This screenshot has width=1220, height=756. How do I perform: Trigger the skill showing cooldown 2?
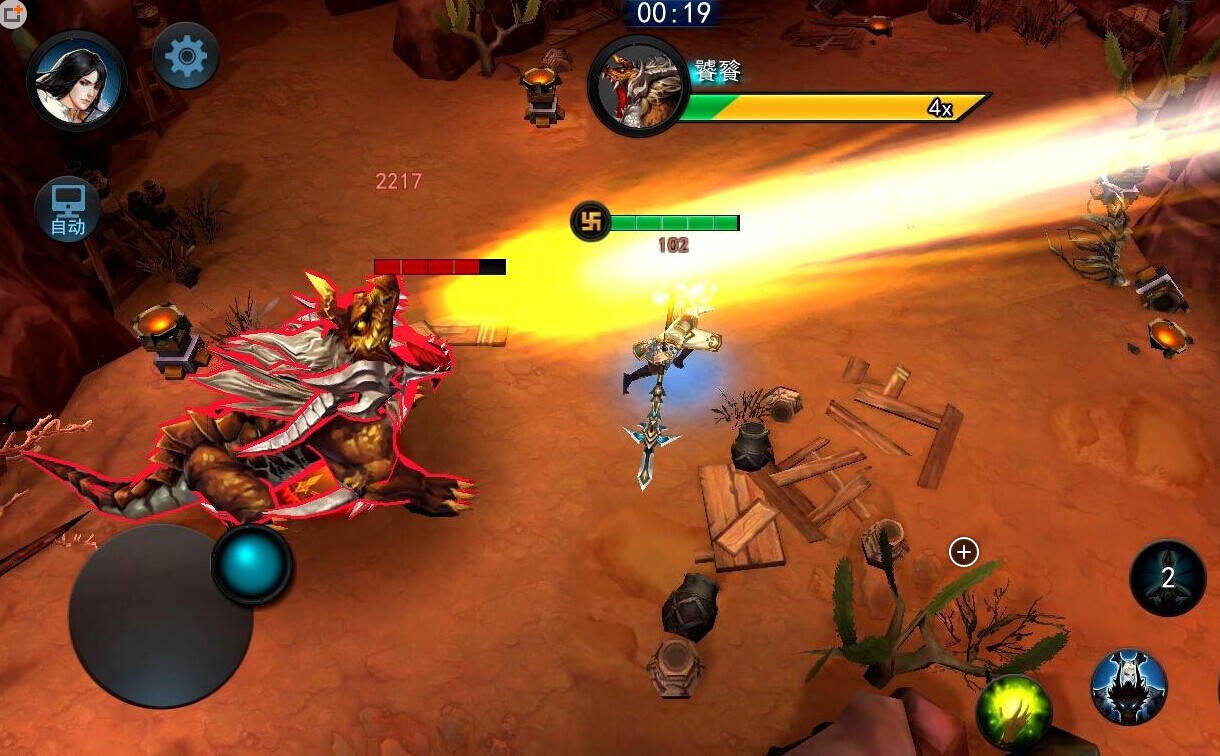(1167, 578)
